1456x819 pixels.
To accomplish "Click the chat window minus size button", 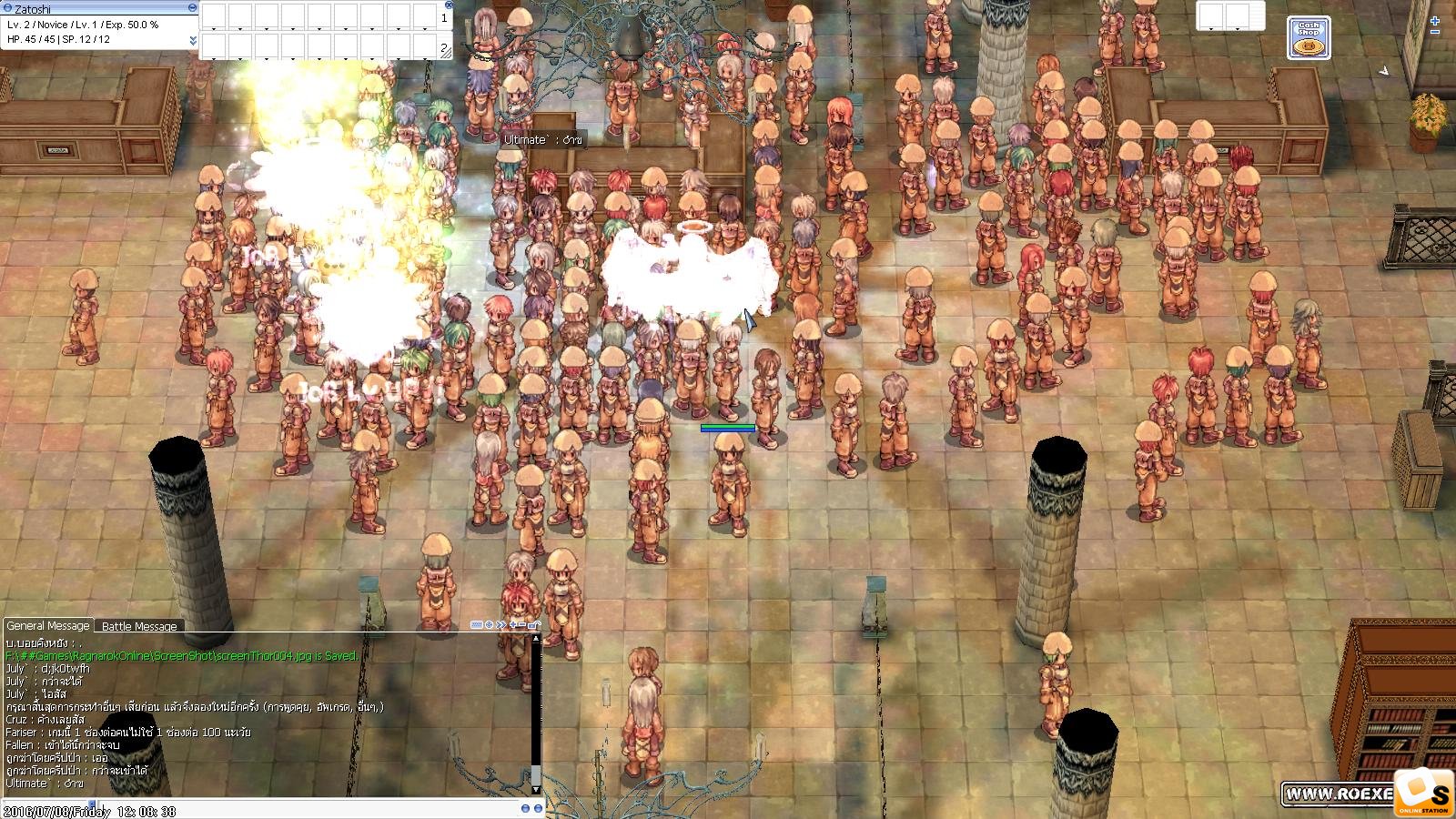I will click(522, 625).
